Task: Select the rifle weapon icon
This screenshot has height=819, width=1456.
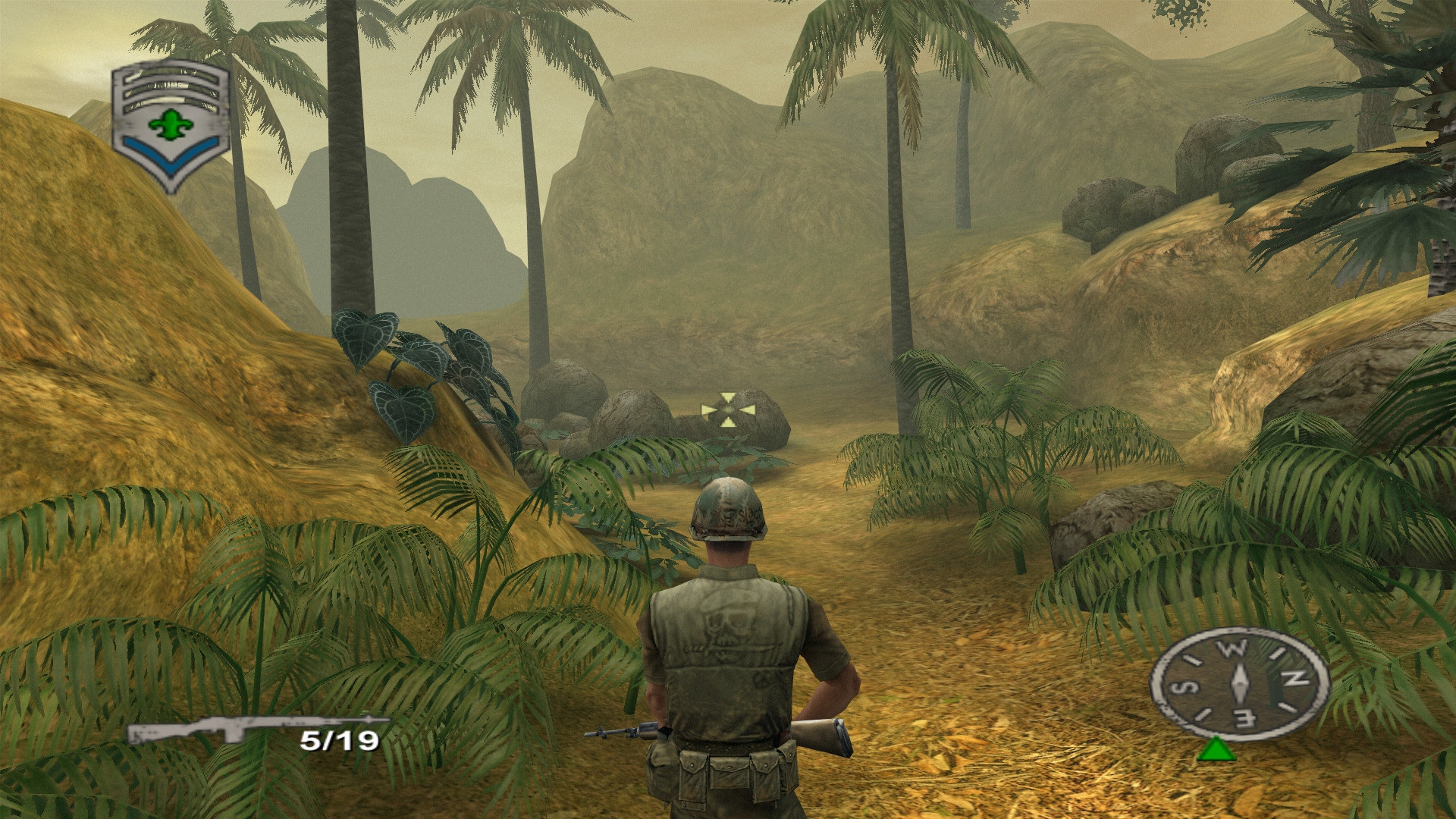Action: 256,730
